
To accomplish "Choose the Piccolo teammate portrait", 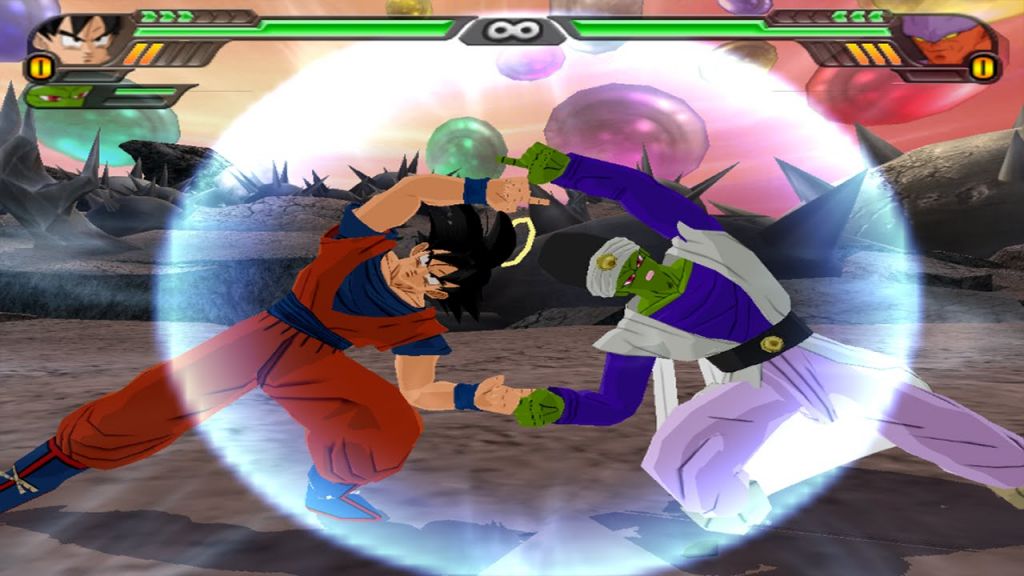I will [58, 97].
